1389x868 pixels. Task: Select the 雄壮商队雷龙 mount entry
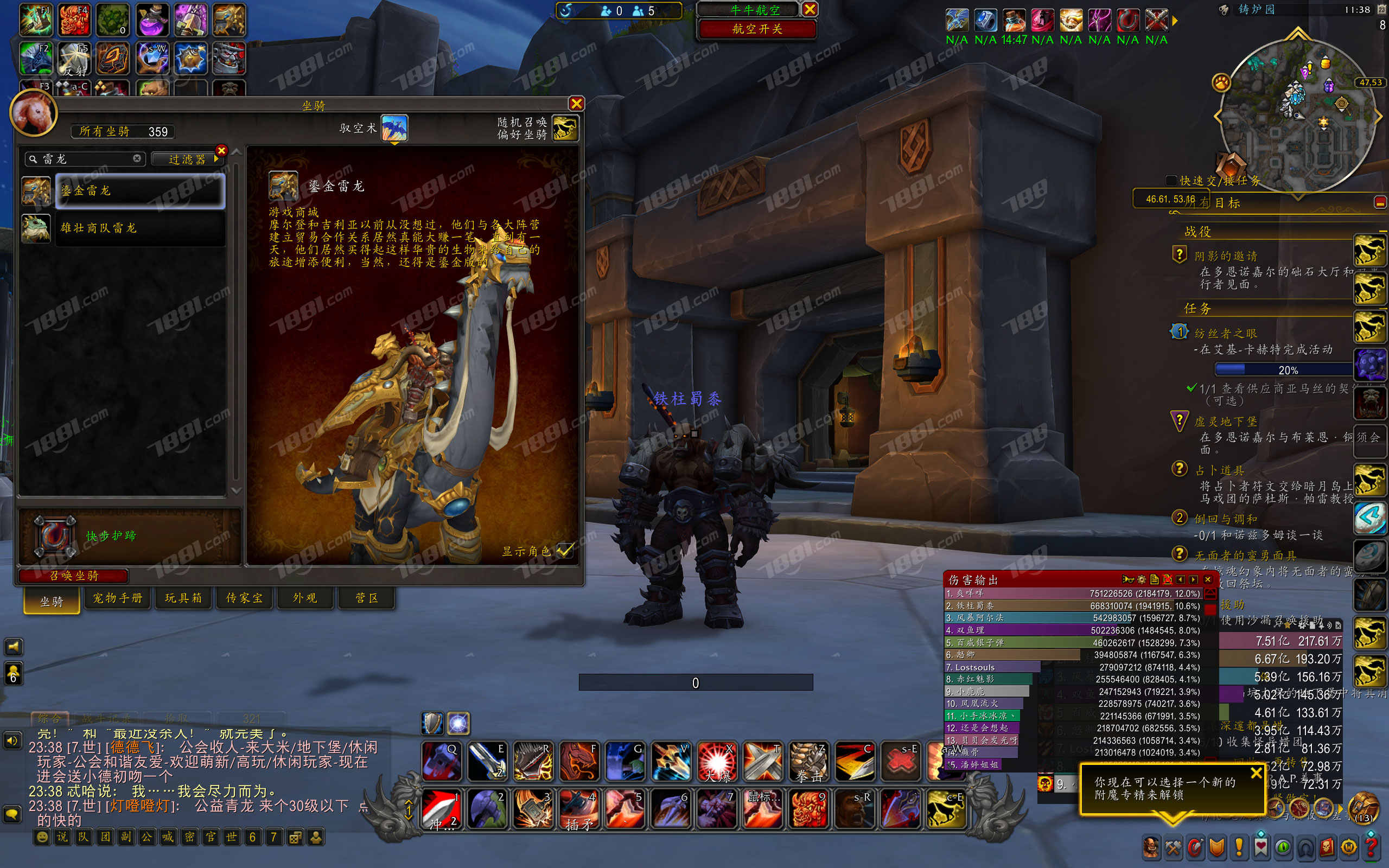[x=140, y=228]
